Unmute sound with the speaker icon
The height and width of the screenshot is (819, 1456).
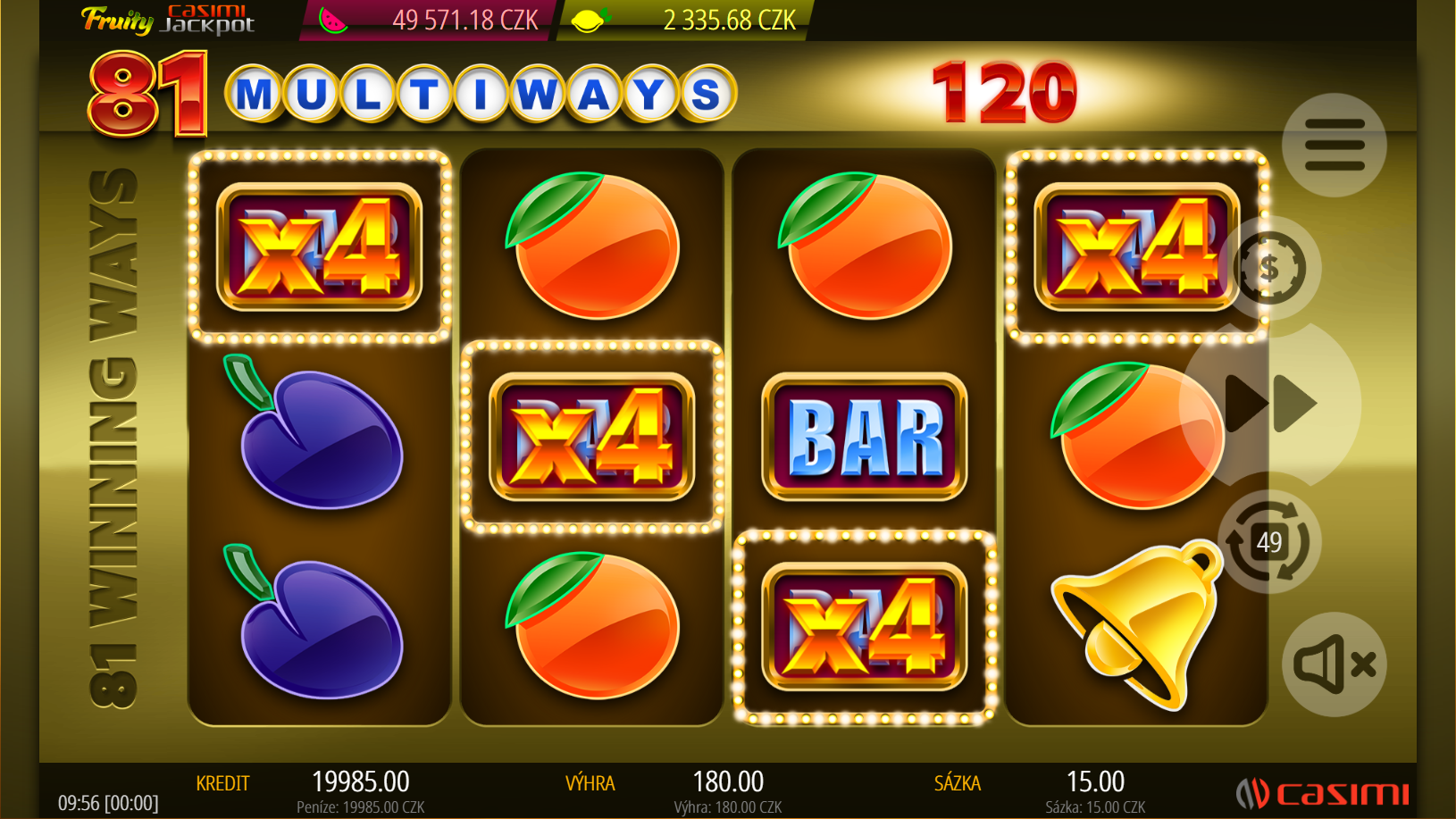point(1334,664)
